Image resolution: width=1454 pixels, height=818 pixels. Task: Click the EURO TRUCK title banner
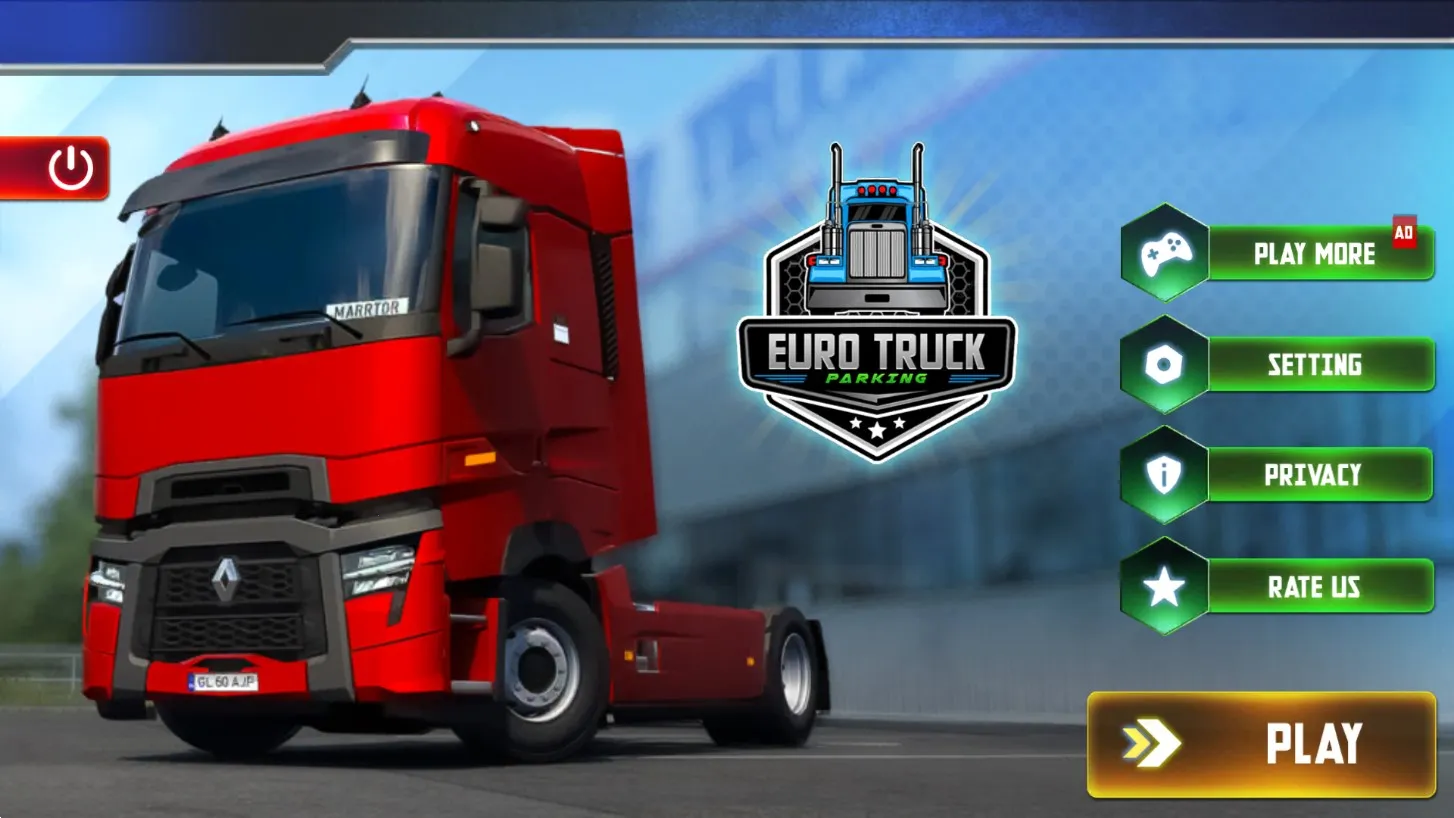tap(879, 350)
